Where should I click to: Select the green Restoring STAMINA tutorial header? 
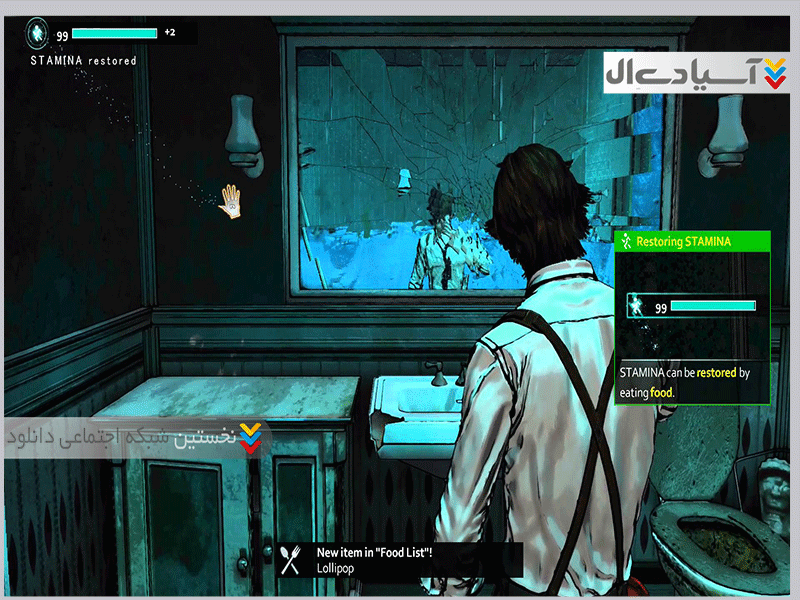point(692,241)
